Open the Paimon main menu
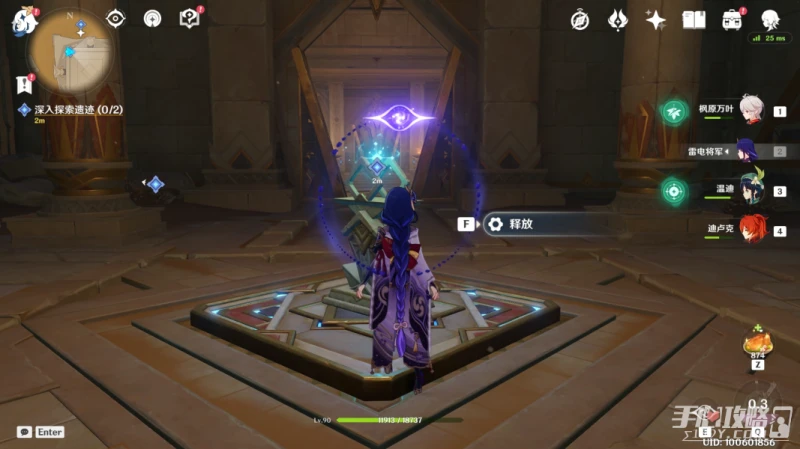 (x=22, y=19)
